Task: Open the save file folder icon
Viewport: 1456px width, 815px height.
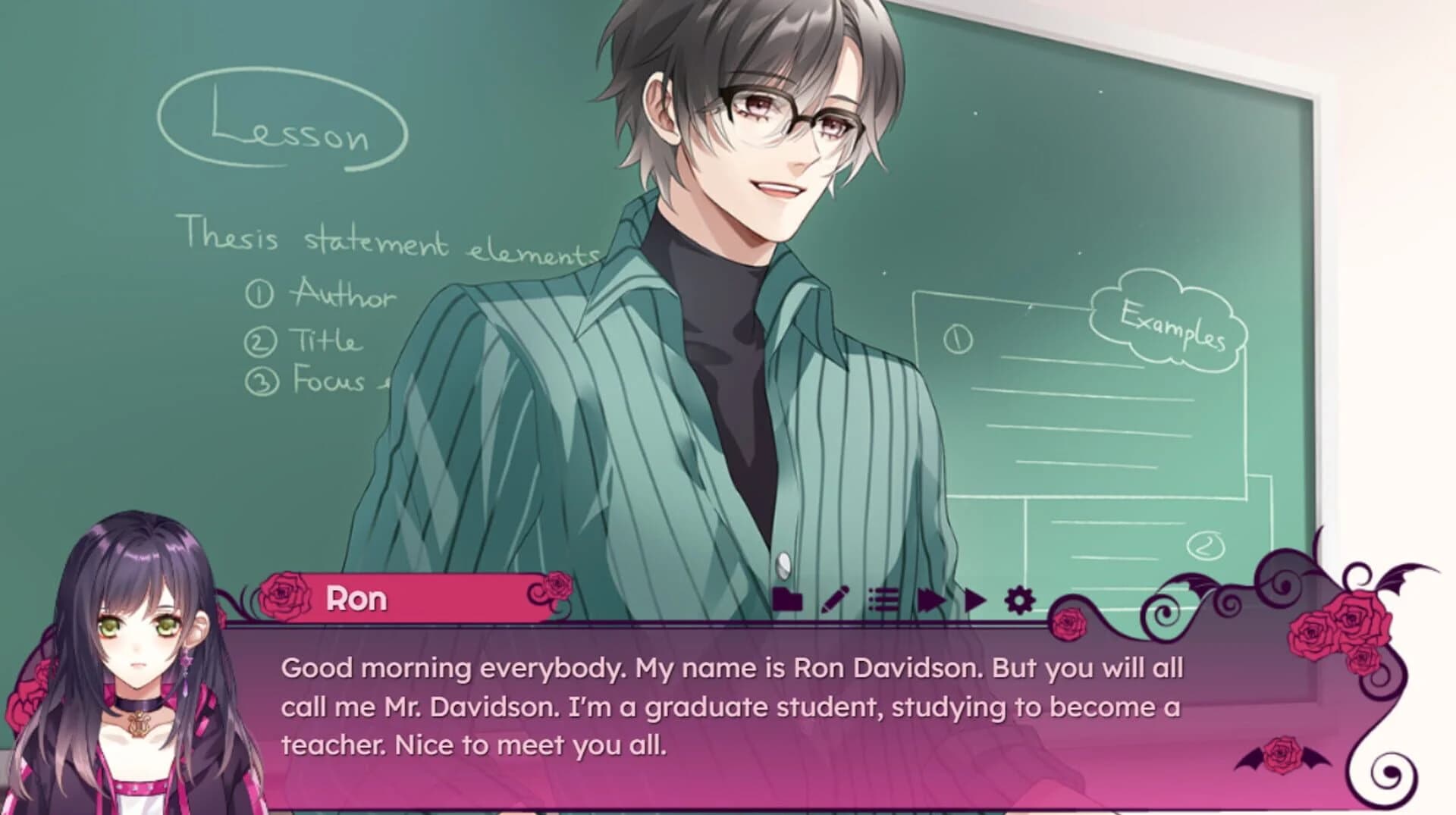Action: [789, 599]
